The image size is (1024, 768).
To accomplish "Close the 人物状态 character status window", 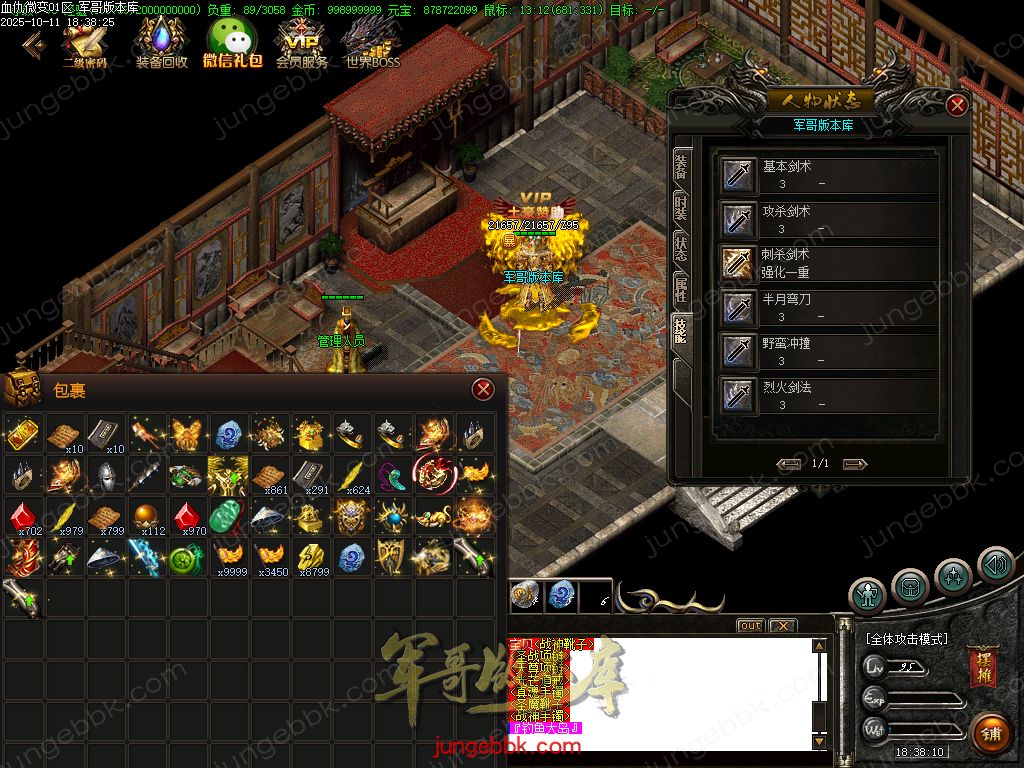I will [957, 105].
